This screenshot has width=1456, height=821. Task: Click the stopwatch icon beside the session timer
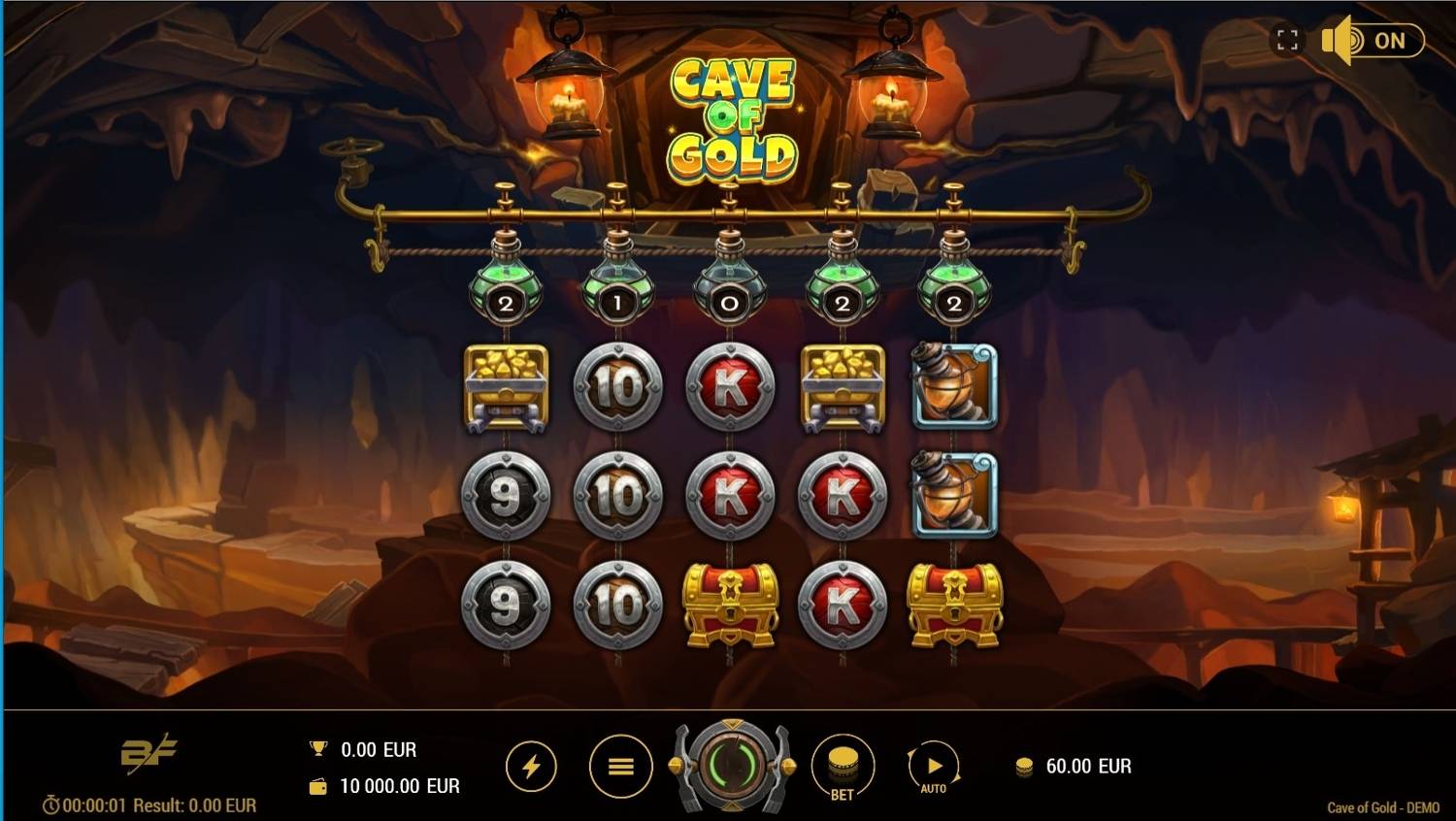49,805
